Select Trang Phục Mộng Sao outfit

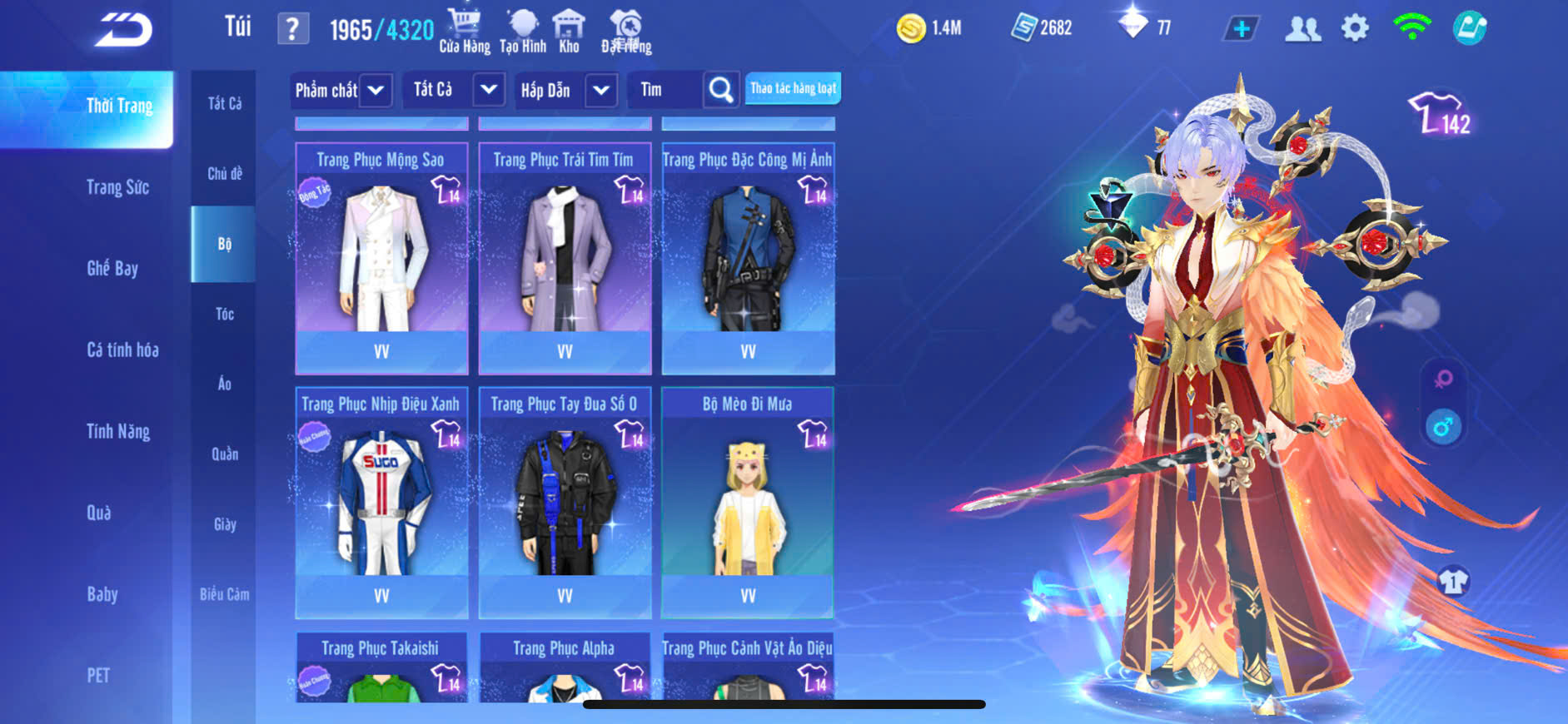pos(381,258)
